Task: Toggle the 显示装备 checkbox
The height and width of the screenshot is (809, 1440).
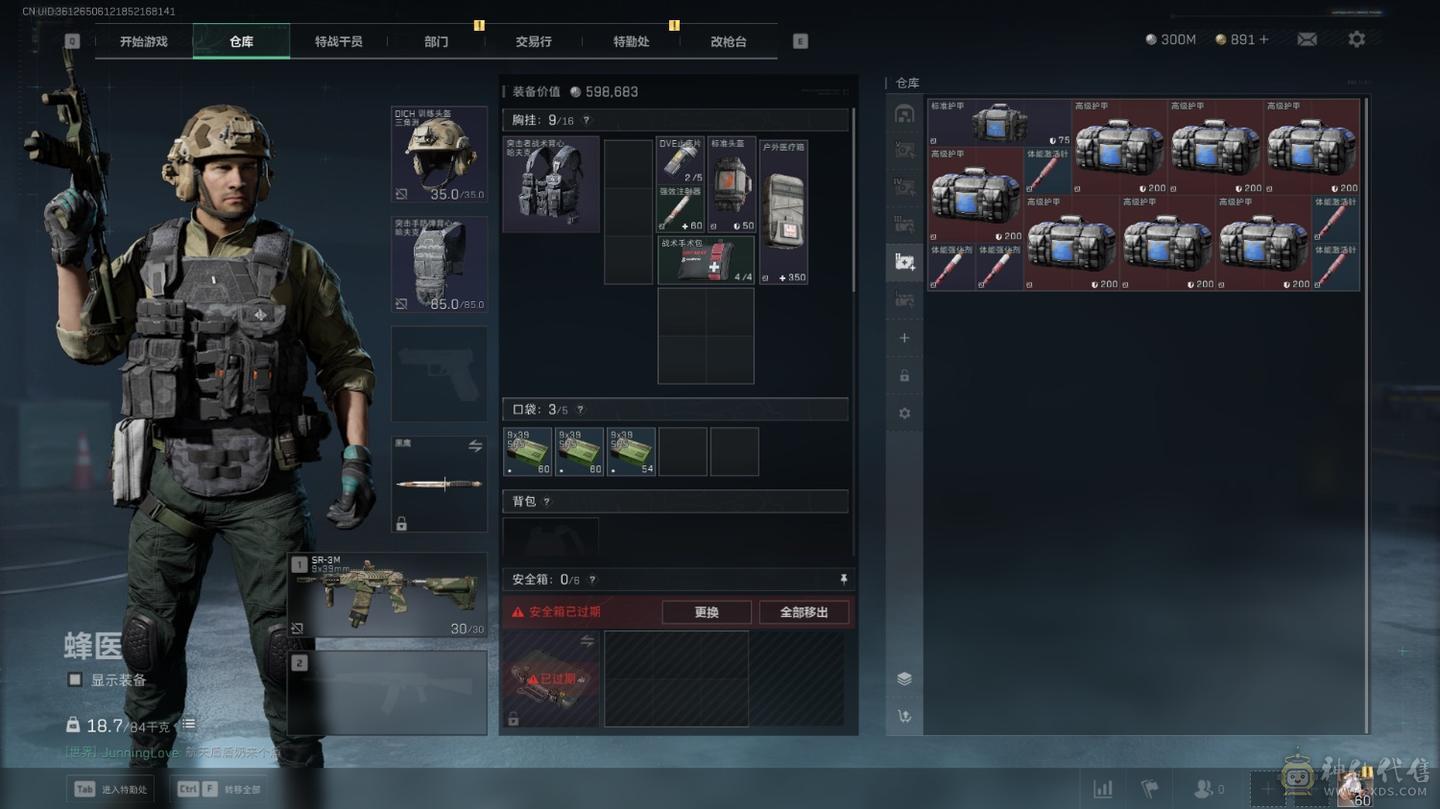Action: (x=75, y=680)
